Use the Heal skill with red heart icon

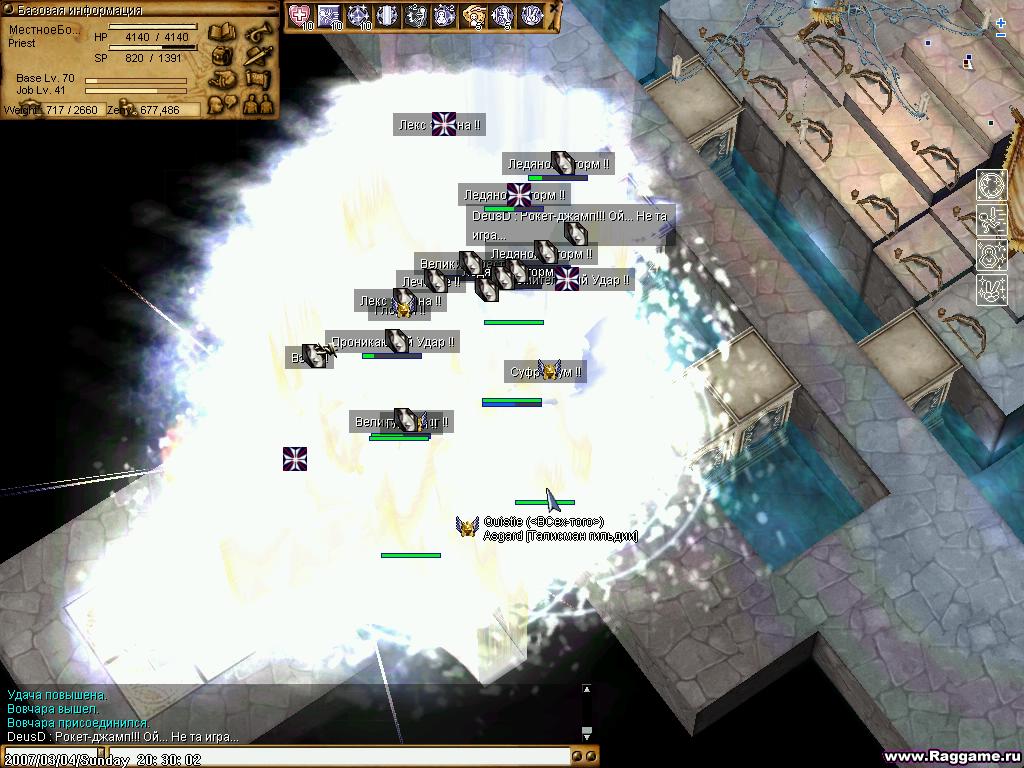click(x=299, y=16)
